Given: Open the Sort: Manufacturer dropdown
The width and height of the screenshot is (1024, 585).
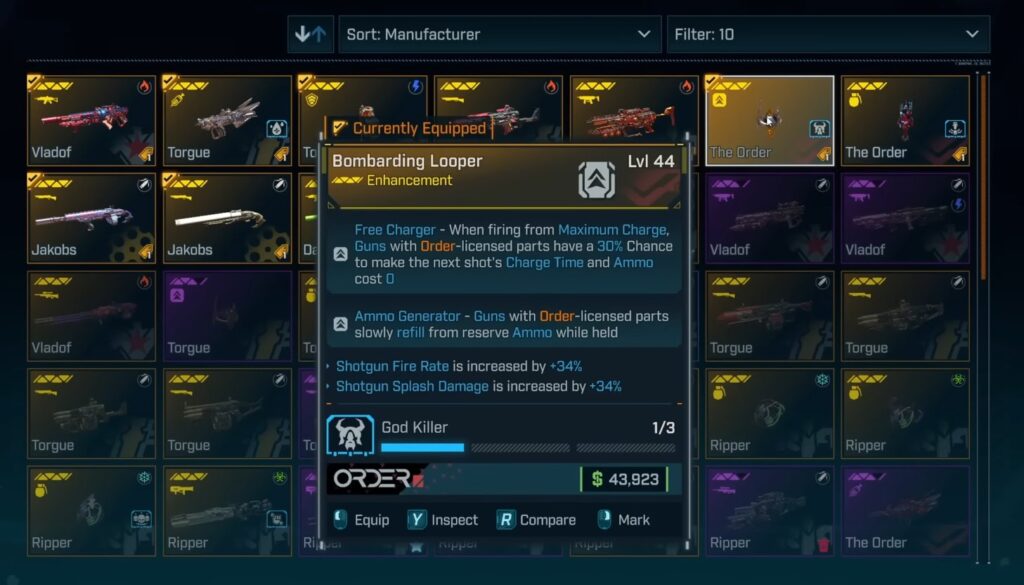Looking at the screenshot, I should [498, 34].
